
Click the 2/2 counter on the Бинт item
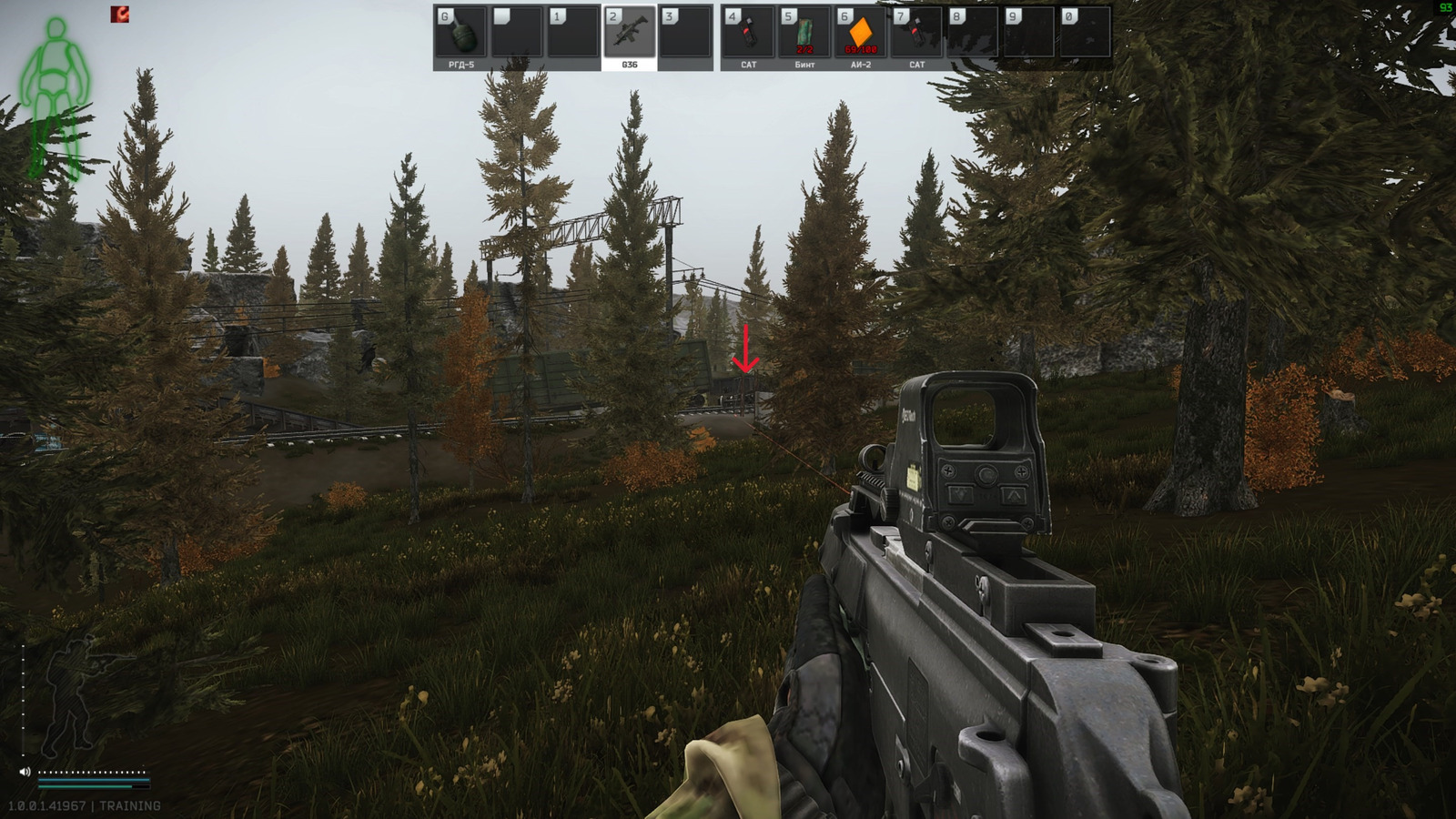tap(804, 50)
